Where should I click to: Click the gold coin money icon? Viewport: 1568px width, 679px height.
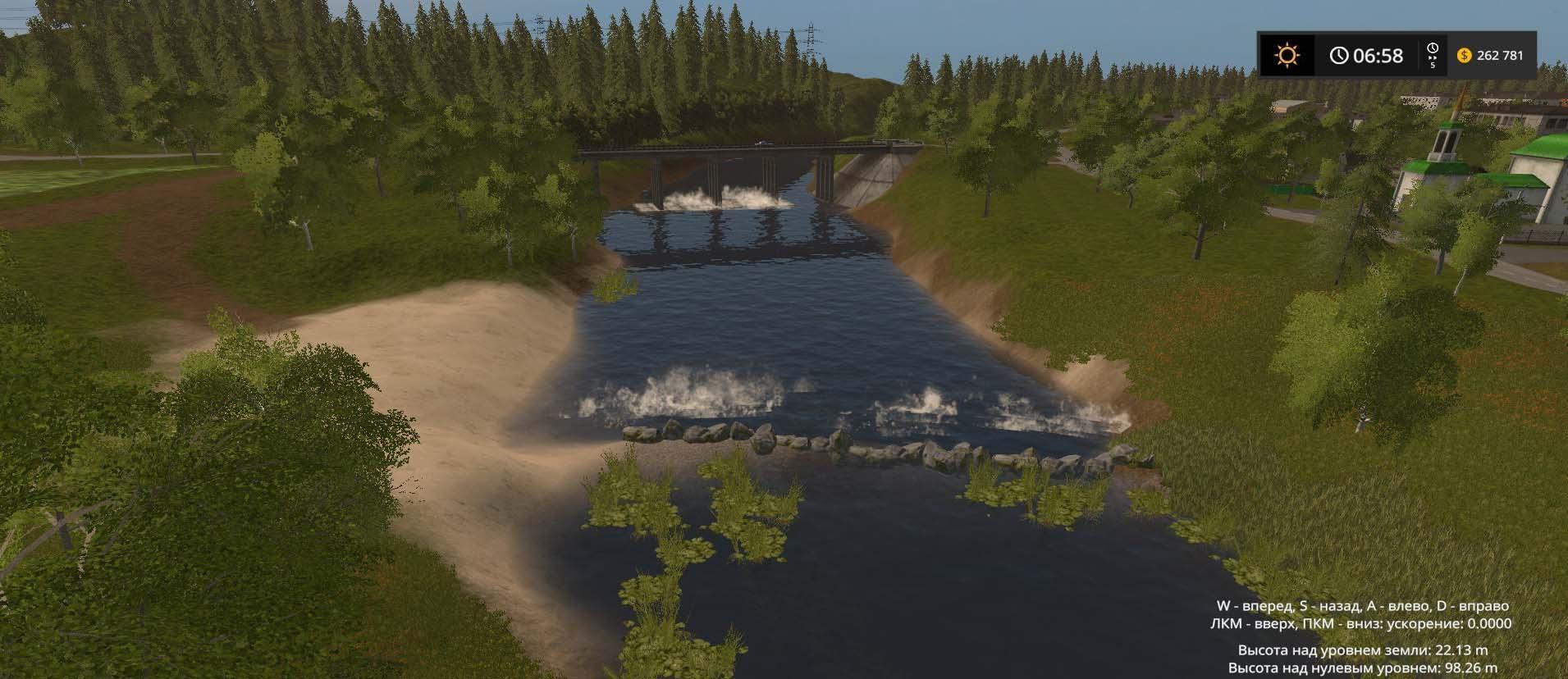pyautogui.click(x=1464, y=55)
